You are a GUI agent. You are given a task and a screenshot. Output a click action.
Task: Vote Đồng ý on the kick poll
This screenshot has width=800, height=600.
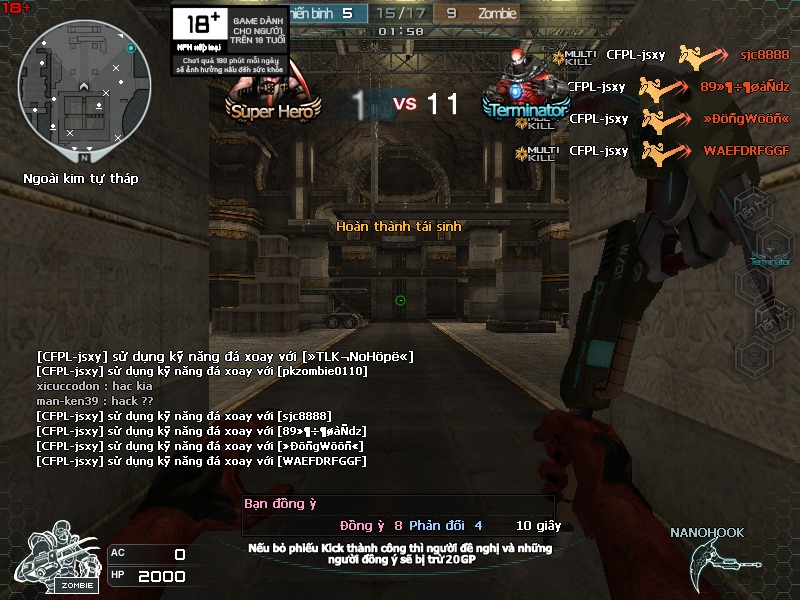tap(362, 525)
